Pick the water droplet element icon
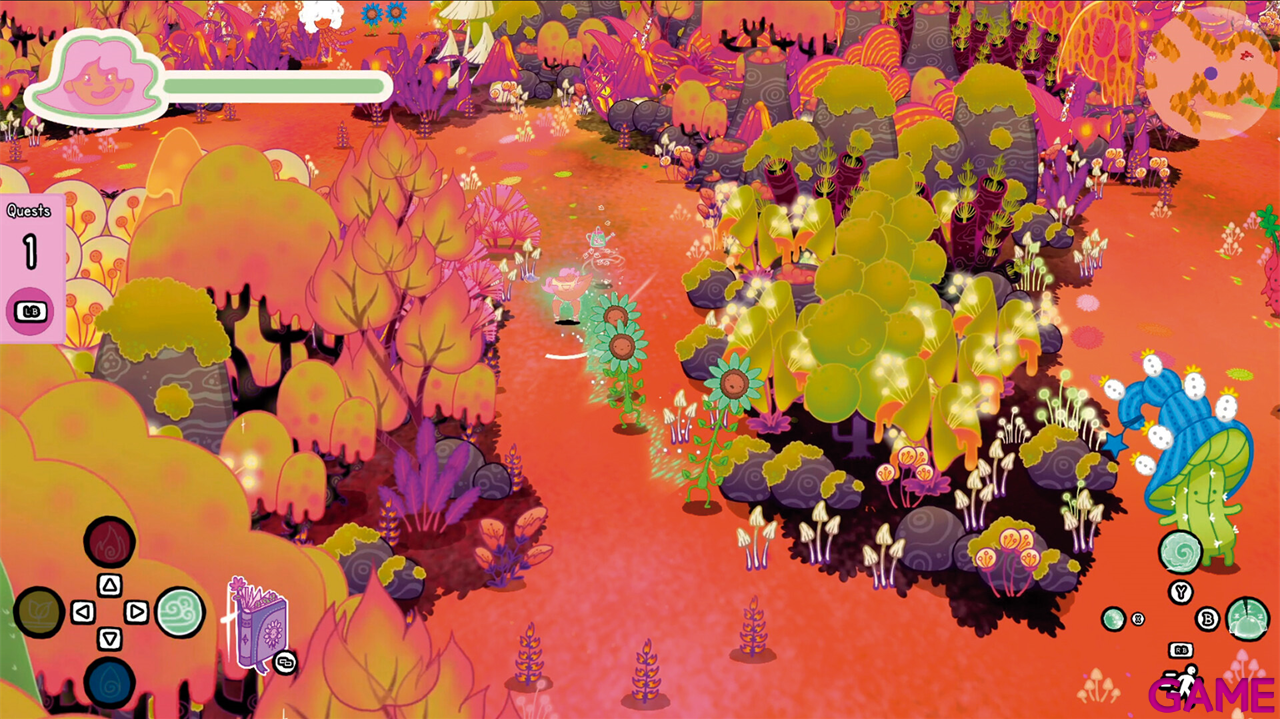This screenshot has width=1280, height=719. tap(109, 682)
